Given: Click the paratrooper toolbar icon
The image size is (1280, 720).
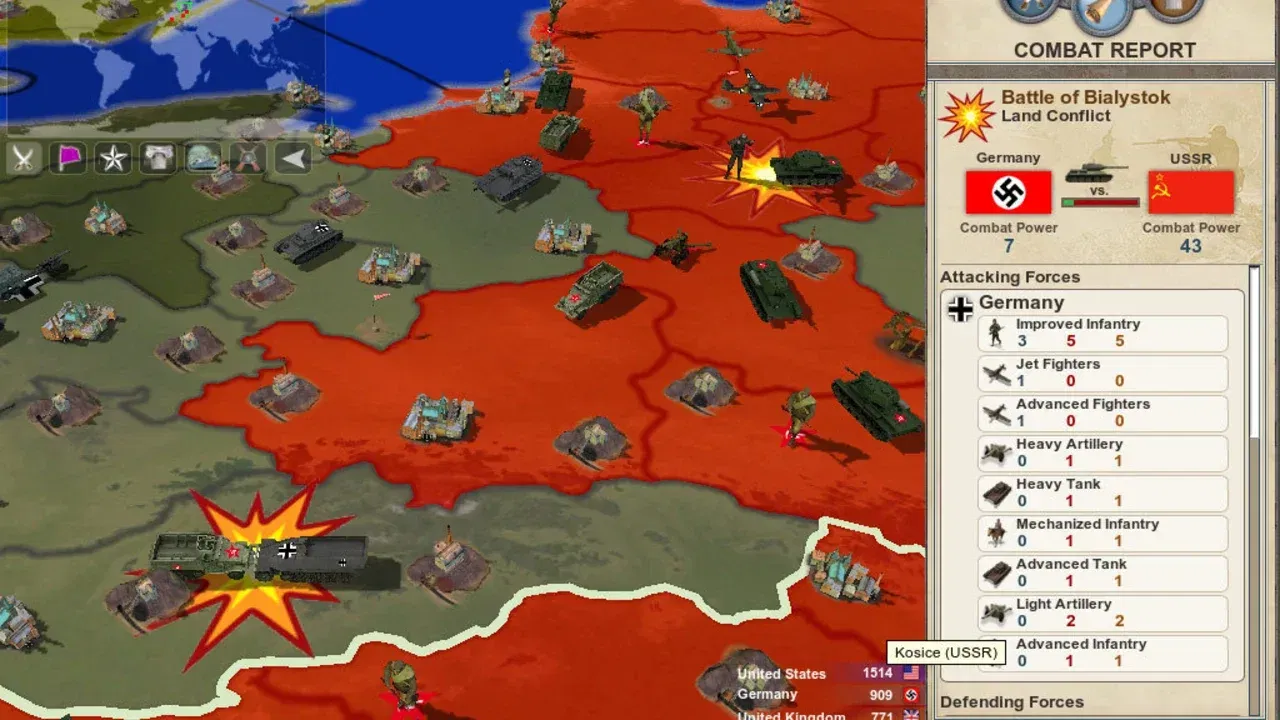Looking at the screenshot, I should tap(247, 157).
